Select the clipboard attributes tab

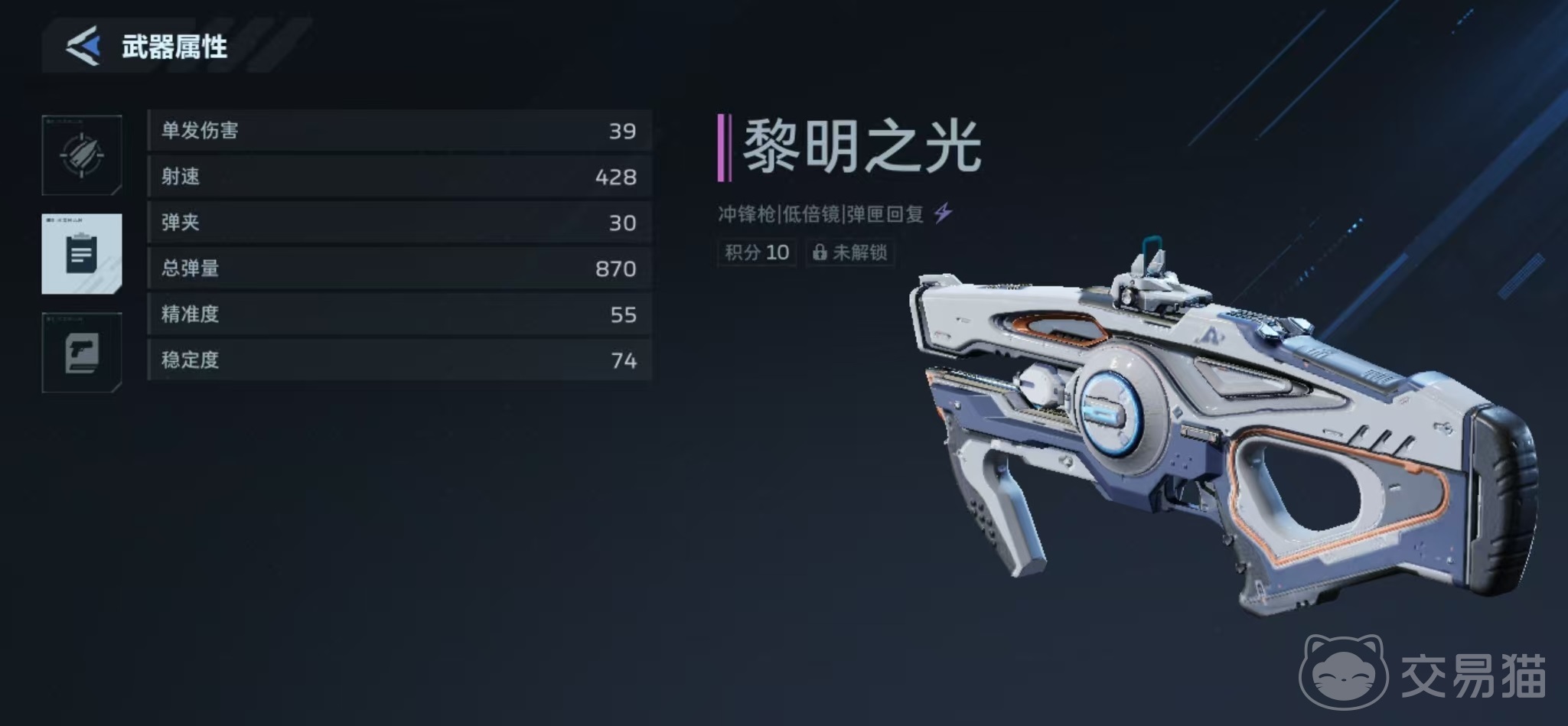[x=82, y=254]
